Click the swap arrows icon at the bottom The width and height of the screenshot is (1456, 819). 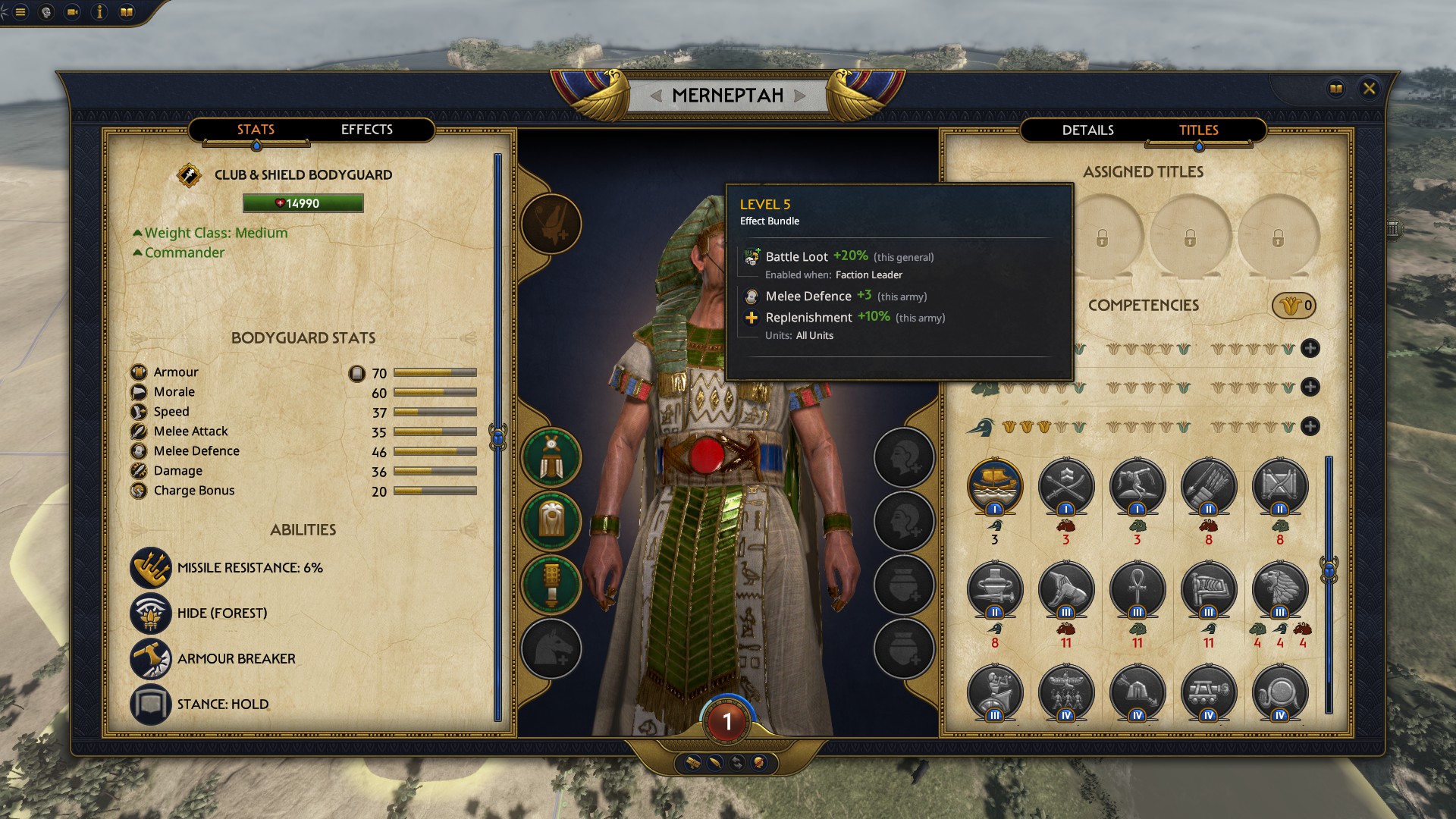[736, 764]
